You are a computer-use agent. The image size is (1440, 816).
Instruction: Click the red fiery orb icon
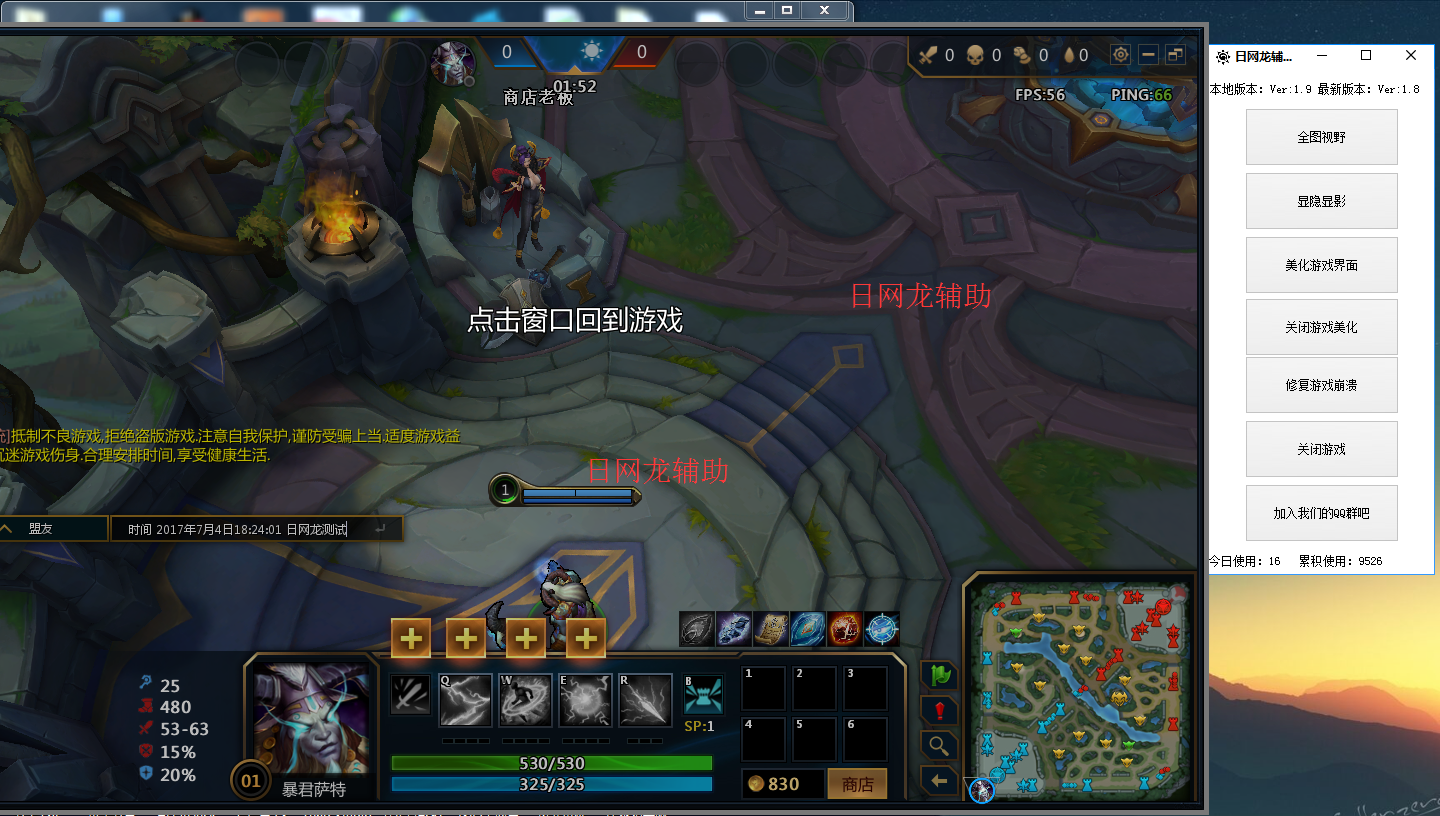point(844,629)
